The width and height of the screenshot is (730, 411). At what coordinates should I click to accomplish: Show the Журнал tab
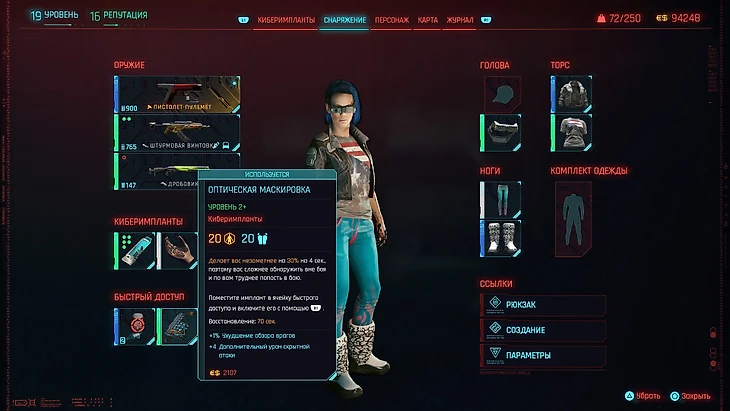(x=459, y=19)
